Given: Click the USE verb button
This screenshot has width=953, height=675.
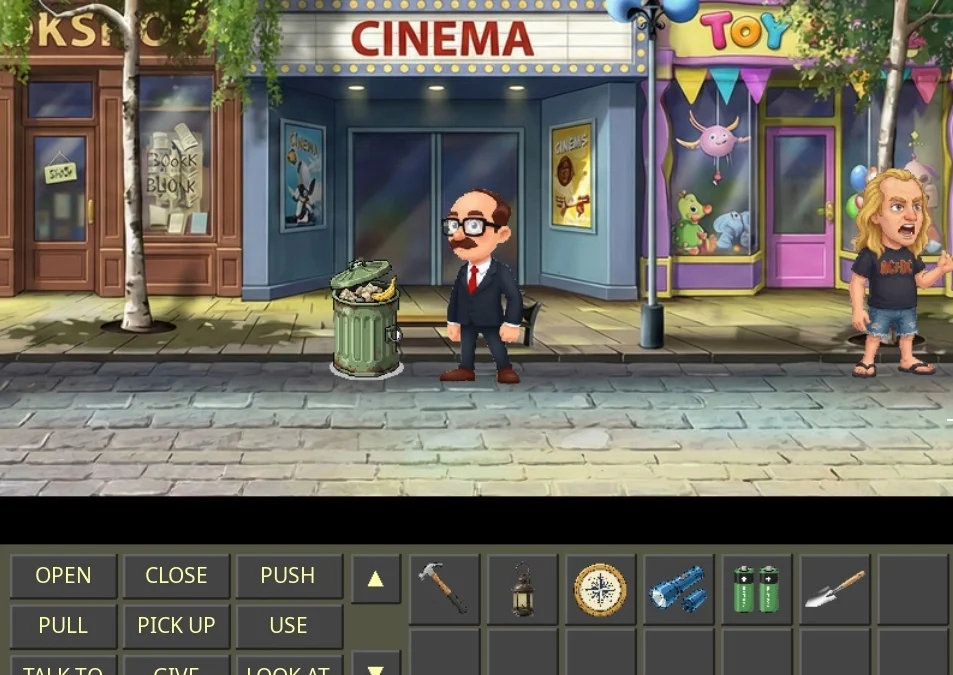Looking at the screenshot, I should (x=288, y=626).
